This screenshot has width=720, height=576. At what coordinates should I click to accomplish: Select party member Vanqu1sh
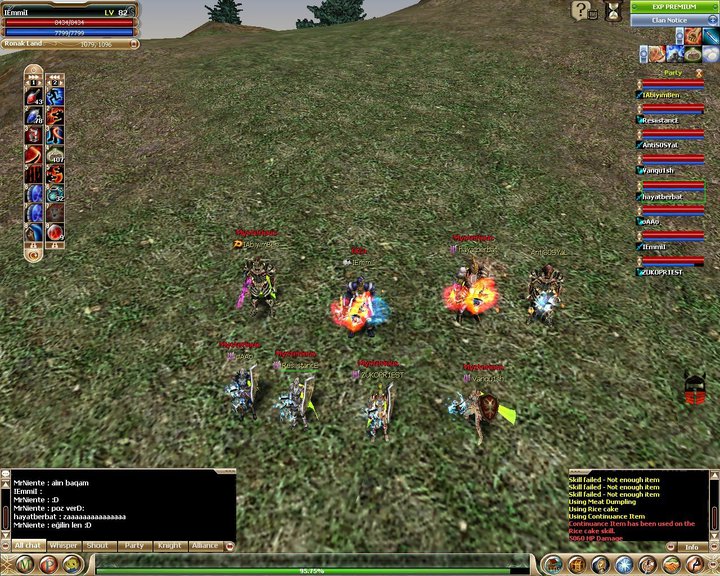click(x=660, y=171)
